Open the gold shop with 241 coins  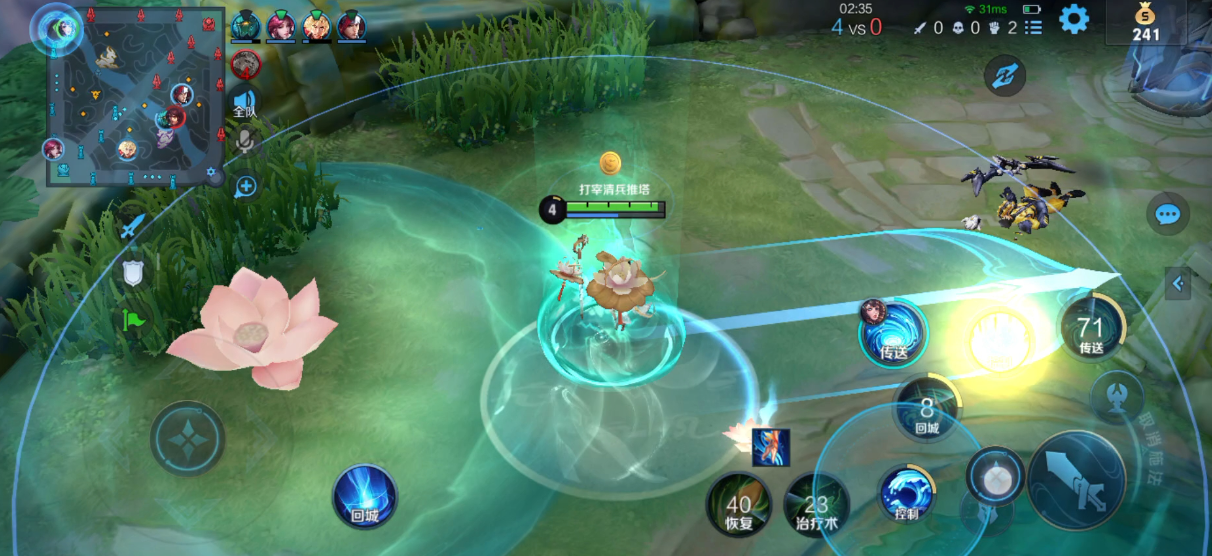[1146, 23]
